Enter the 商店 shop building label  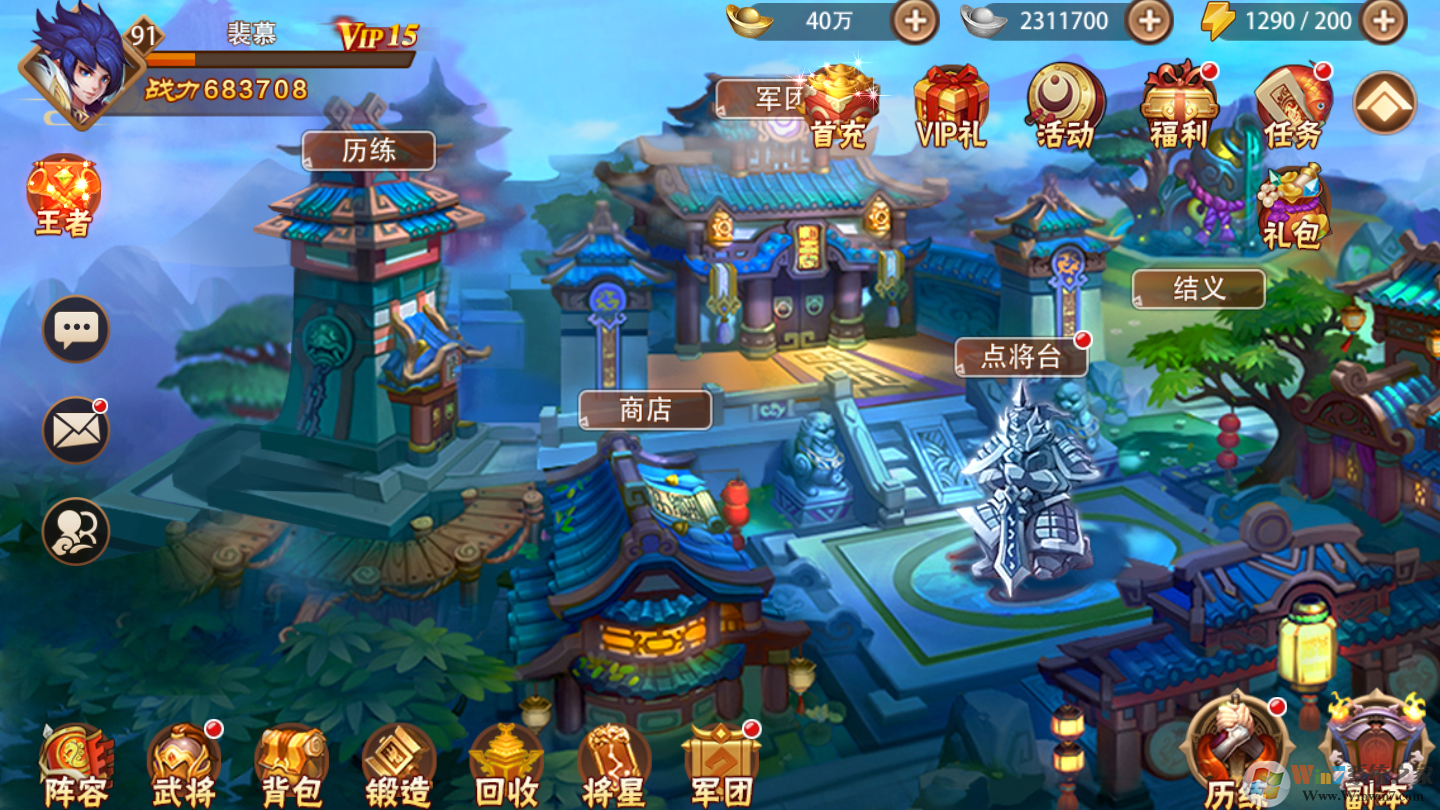pos(645,409)
